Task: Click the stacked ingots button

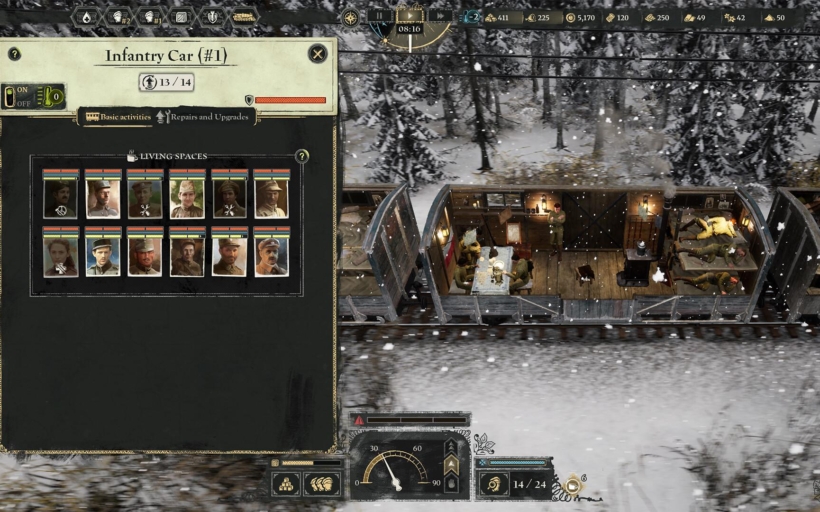Action: pyautogui.click(x=286, y=484)
